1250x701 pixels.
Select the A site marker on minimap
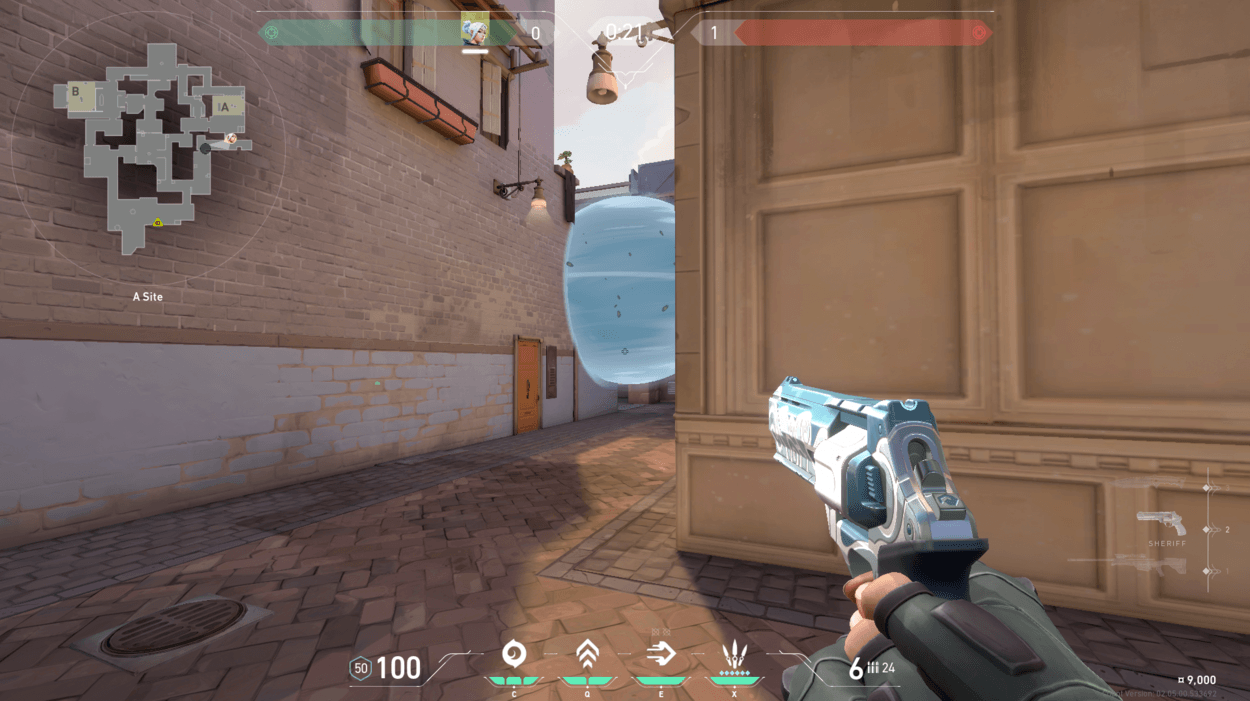pyautogui.click(x=225, y=106)
